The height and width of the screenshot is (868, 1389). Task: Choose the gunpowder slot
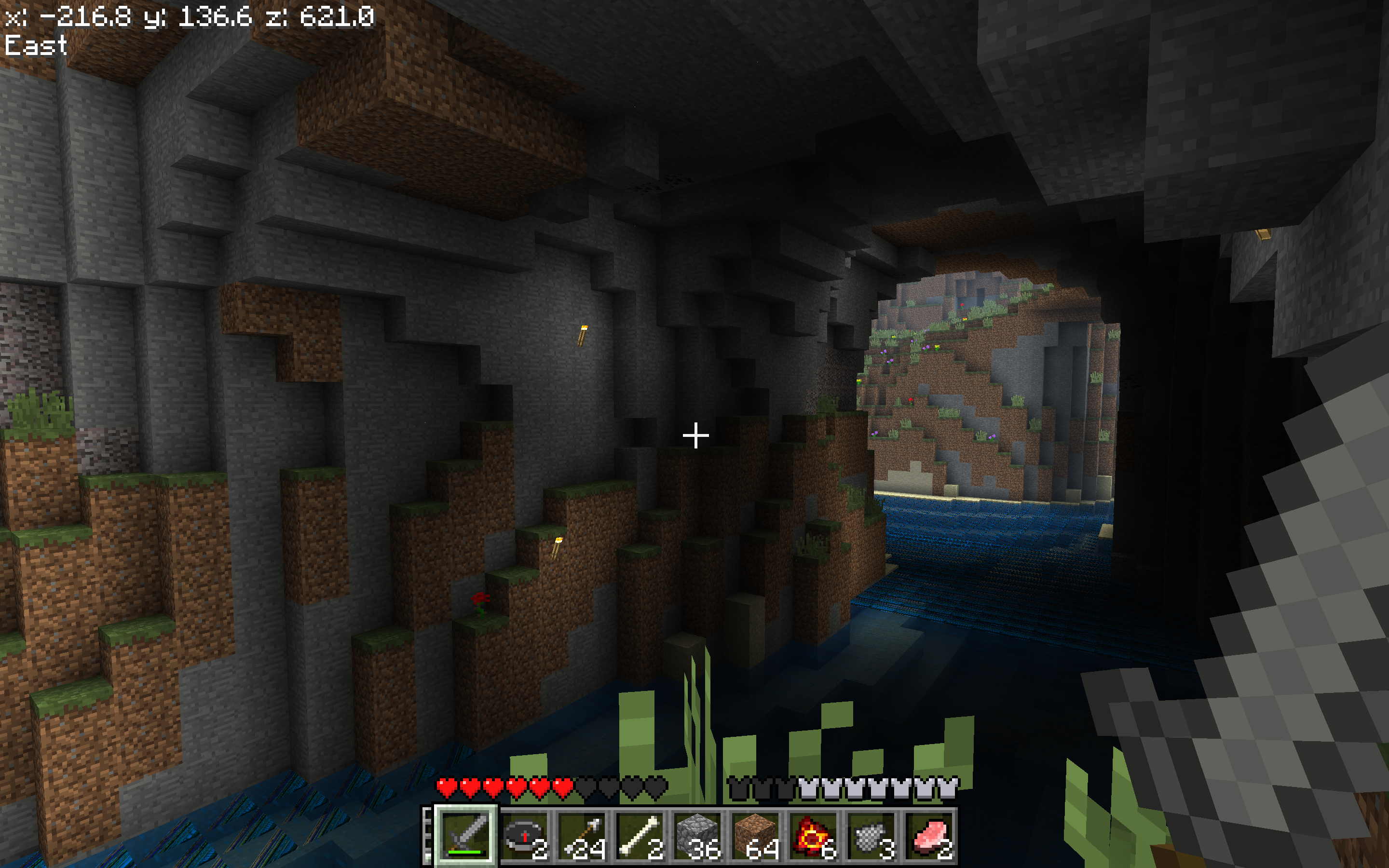(872, 836)
